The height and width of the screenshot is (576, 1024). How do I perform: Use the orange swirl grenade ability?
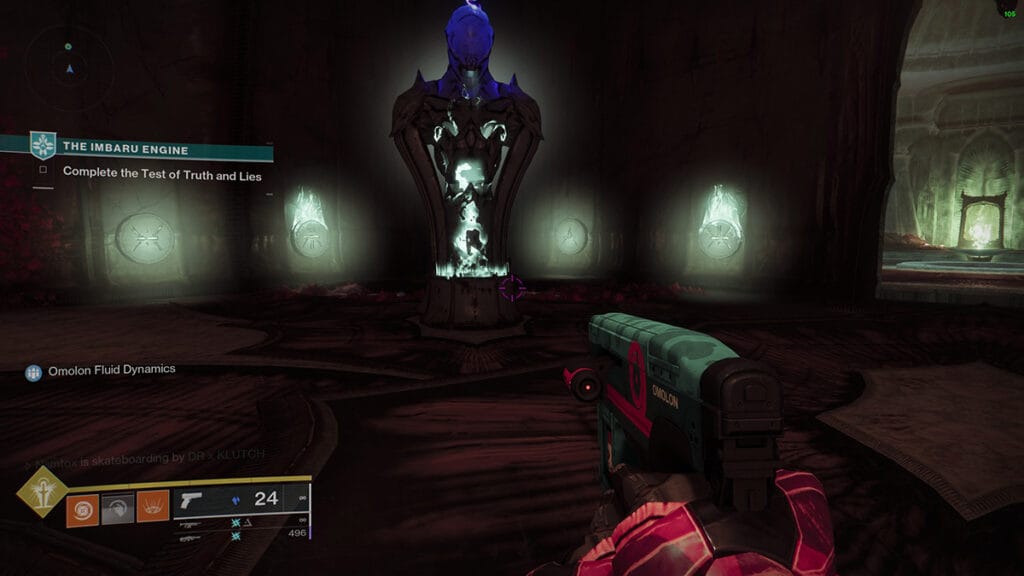(x=82, y=509)
